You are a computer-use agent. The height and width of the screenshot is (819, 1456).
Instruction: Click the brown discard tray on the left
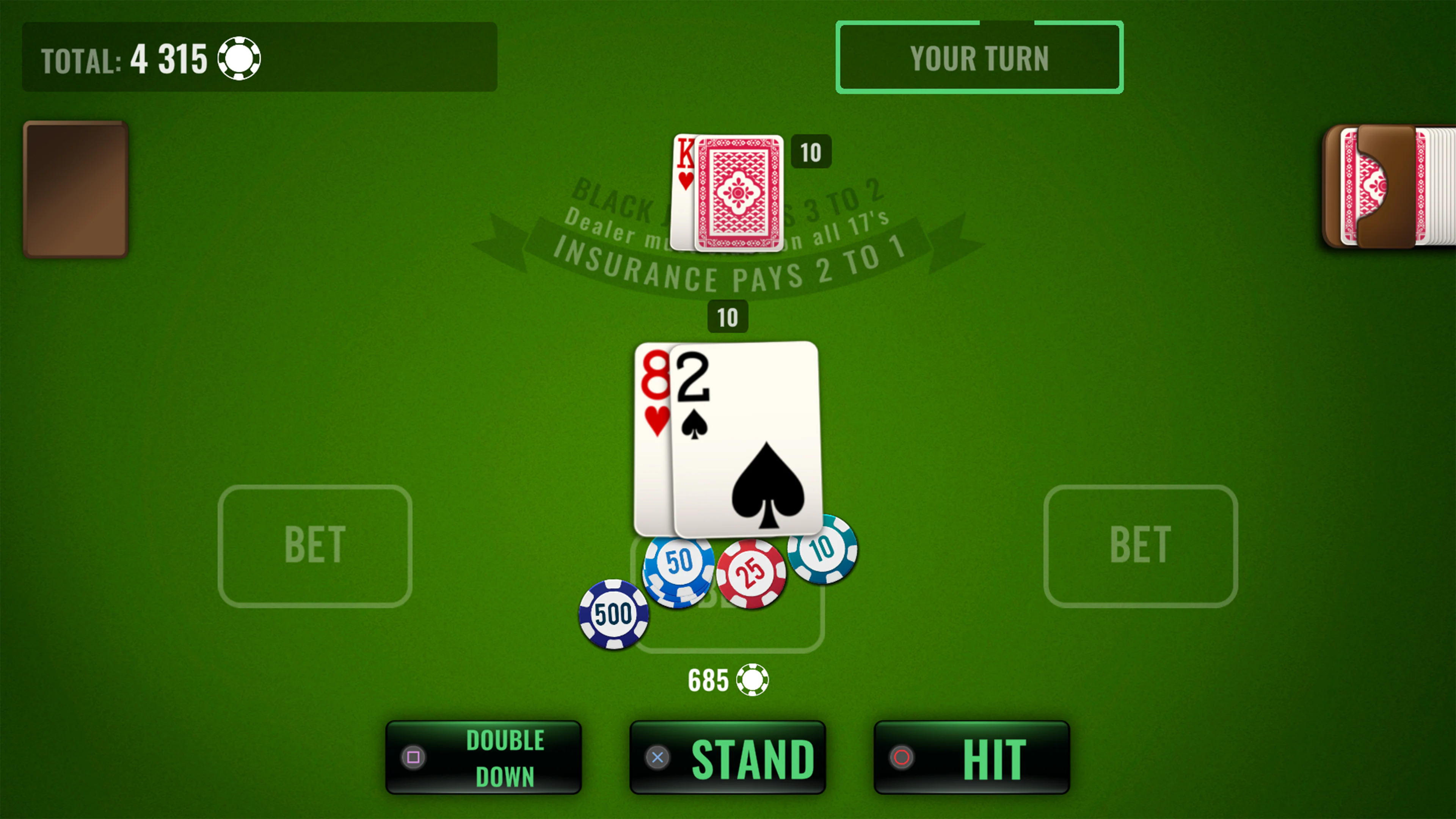click(x=75, y=189)
